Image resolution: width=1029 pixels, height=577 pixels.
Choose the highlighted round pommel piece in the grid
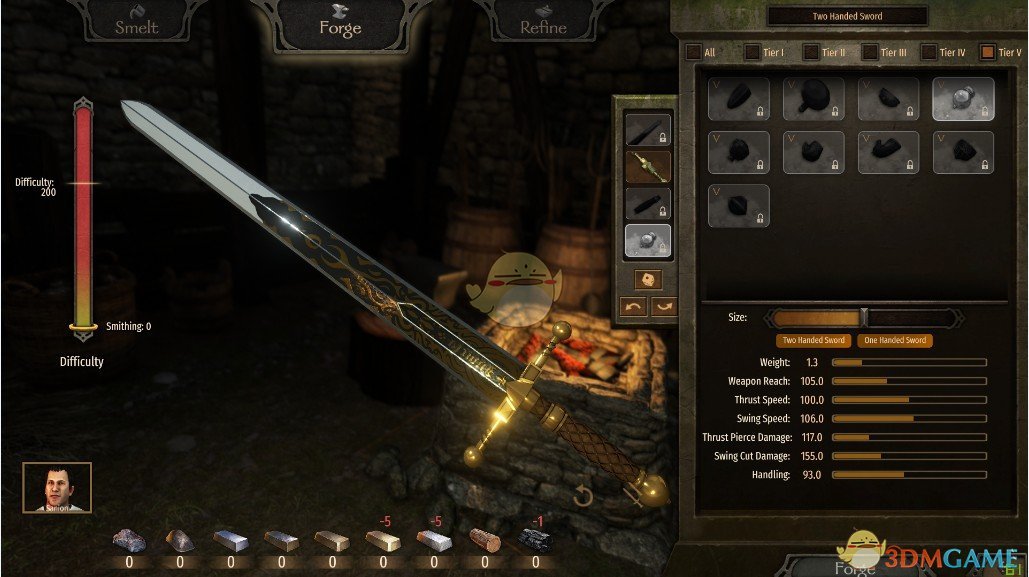(x=963, y=99)
